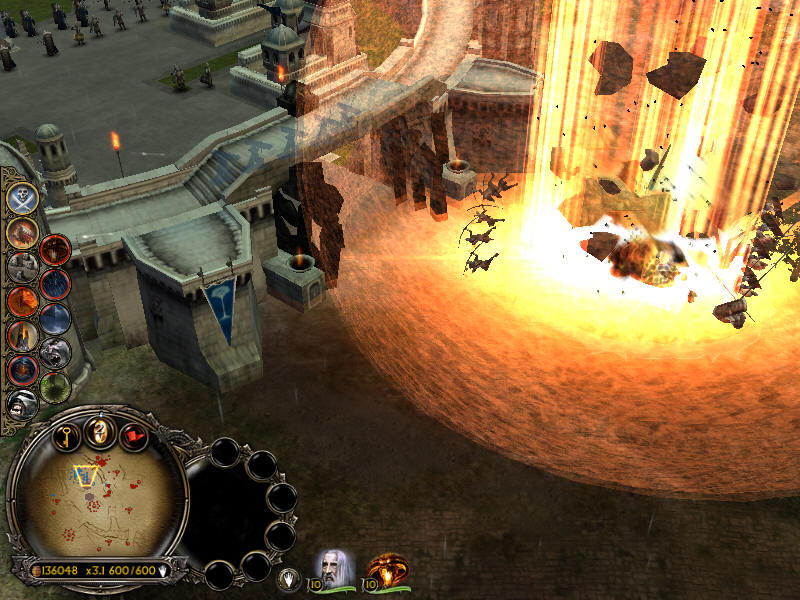Select the burning tower power icon

pos(23,334)
